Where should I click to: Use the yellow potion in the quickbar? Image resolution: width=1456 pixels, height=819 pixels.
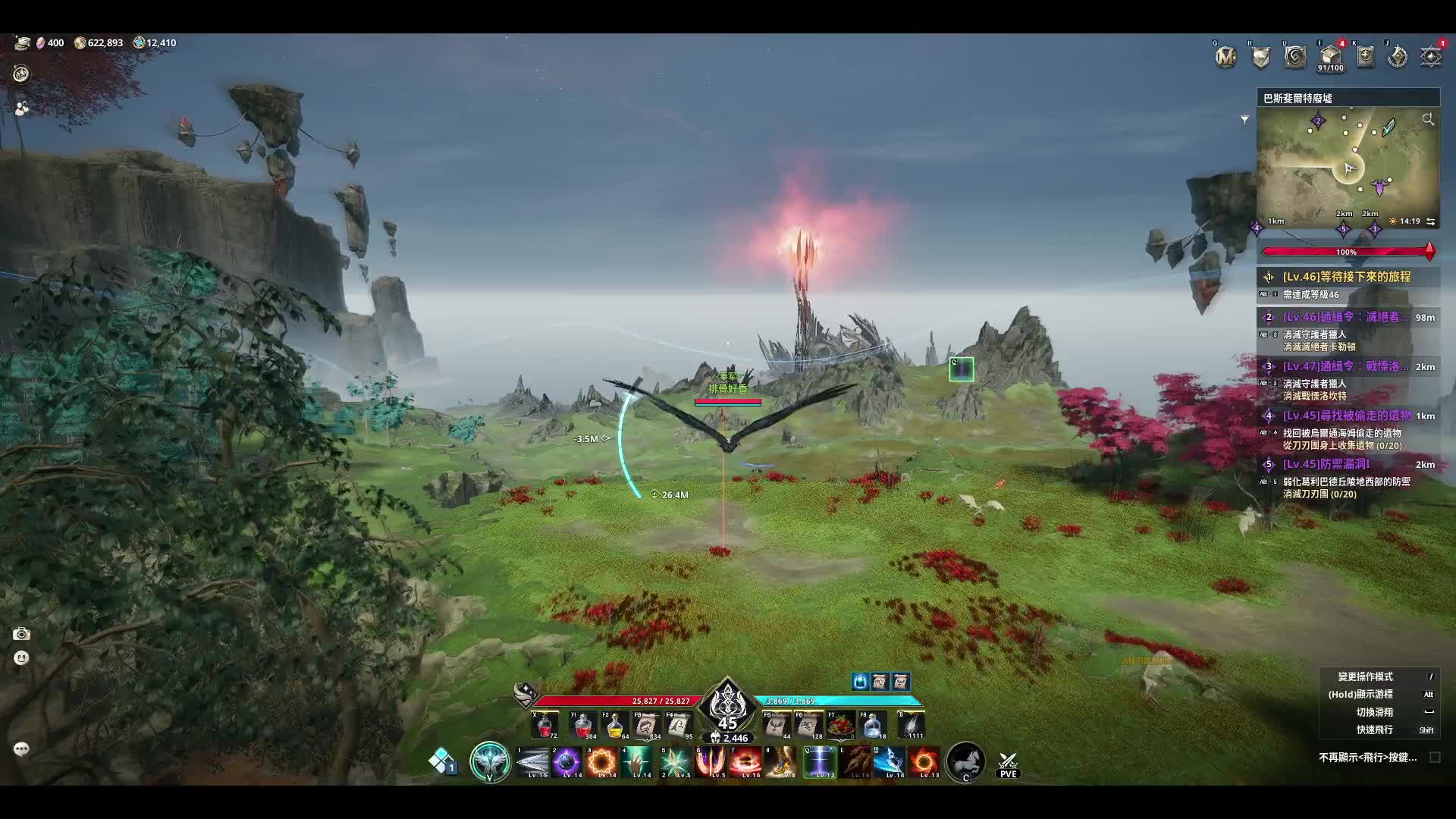(615, 726)
